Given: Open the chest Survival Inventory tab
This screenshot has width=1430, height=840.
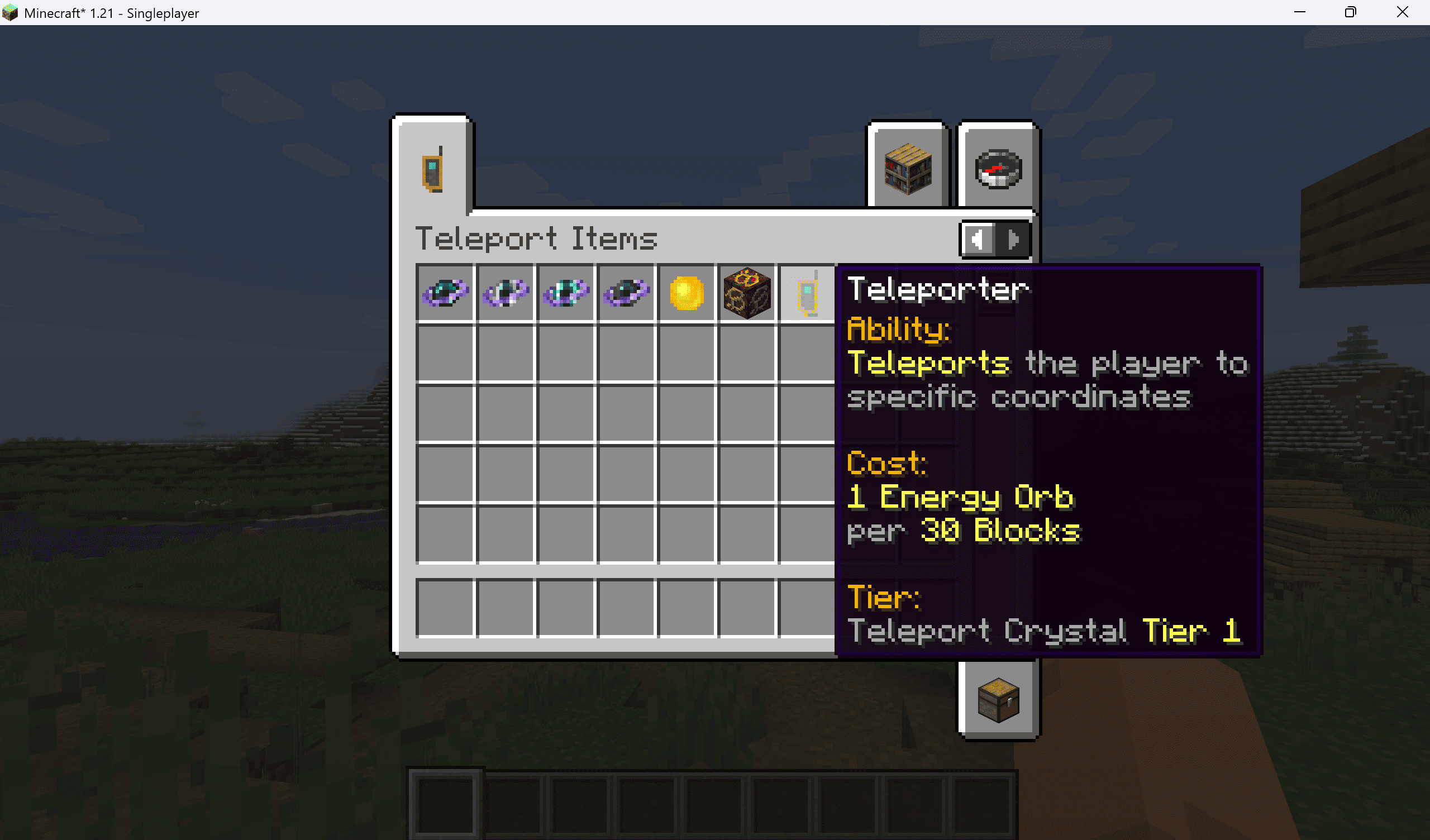Looking at the screenshot, I should pyautogui.click(x=998, y=700).
